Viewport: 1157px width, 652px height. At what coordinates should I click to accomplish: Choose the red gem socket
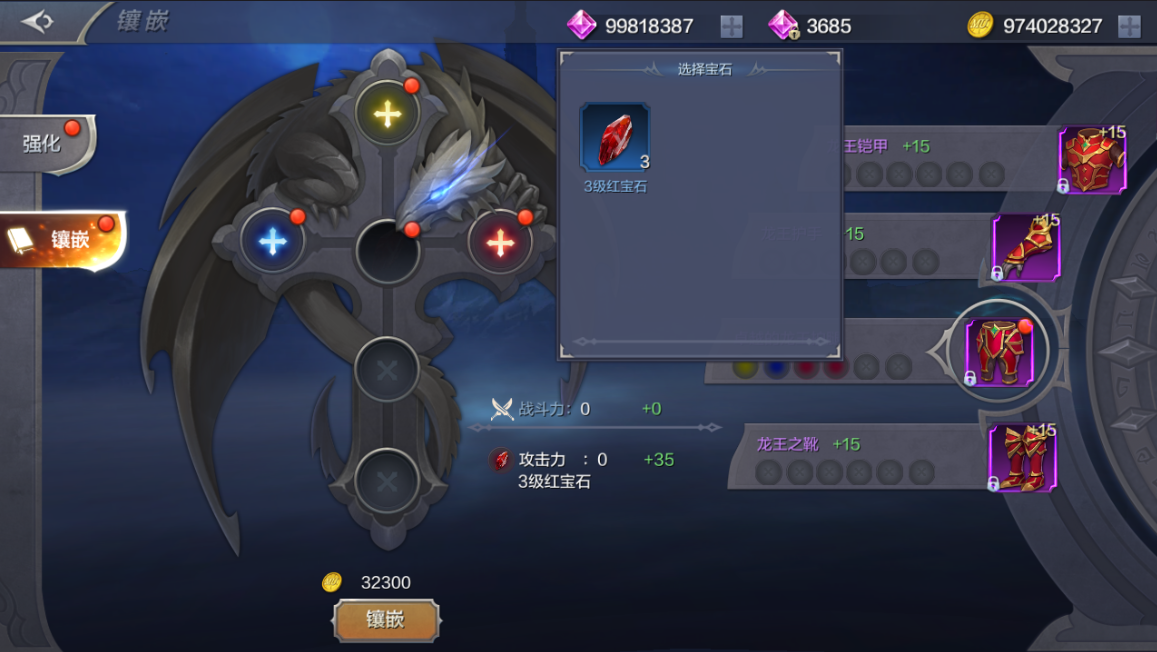click(x=500, y=242)
